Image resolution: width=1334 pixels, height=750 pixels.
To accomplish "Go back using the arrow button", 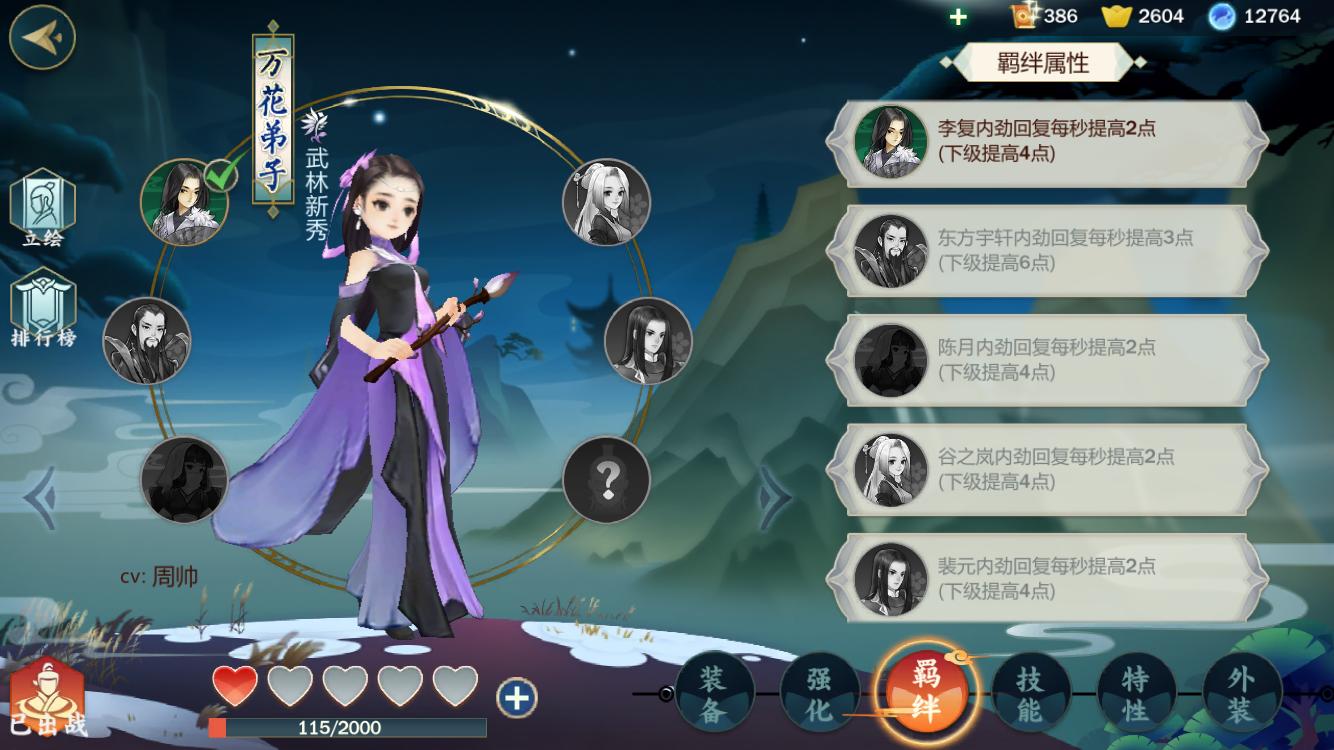I will 43,36.
